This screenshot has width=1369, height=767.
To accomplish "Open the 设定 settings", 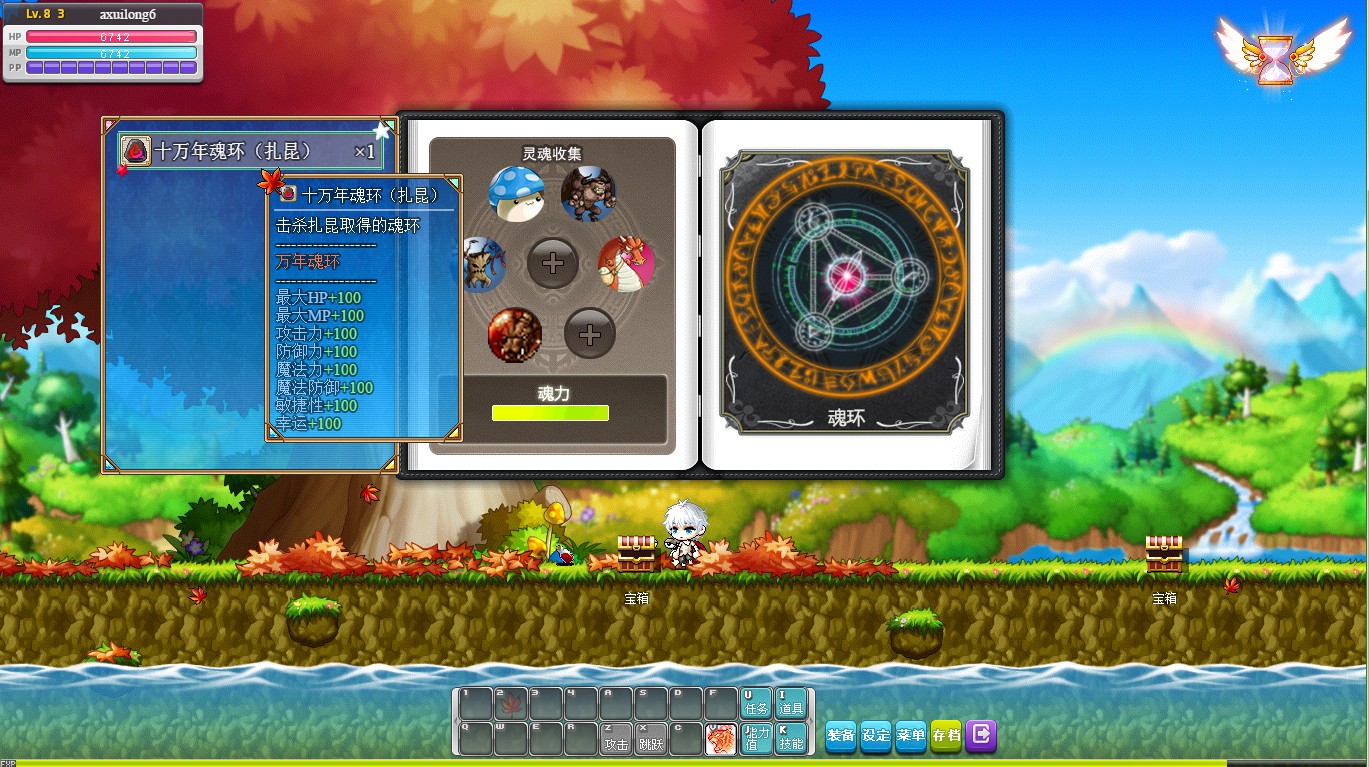I will [876, 735].
